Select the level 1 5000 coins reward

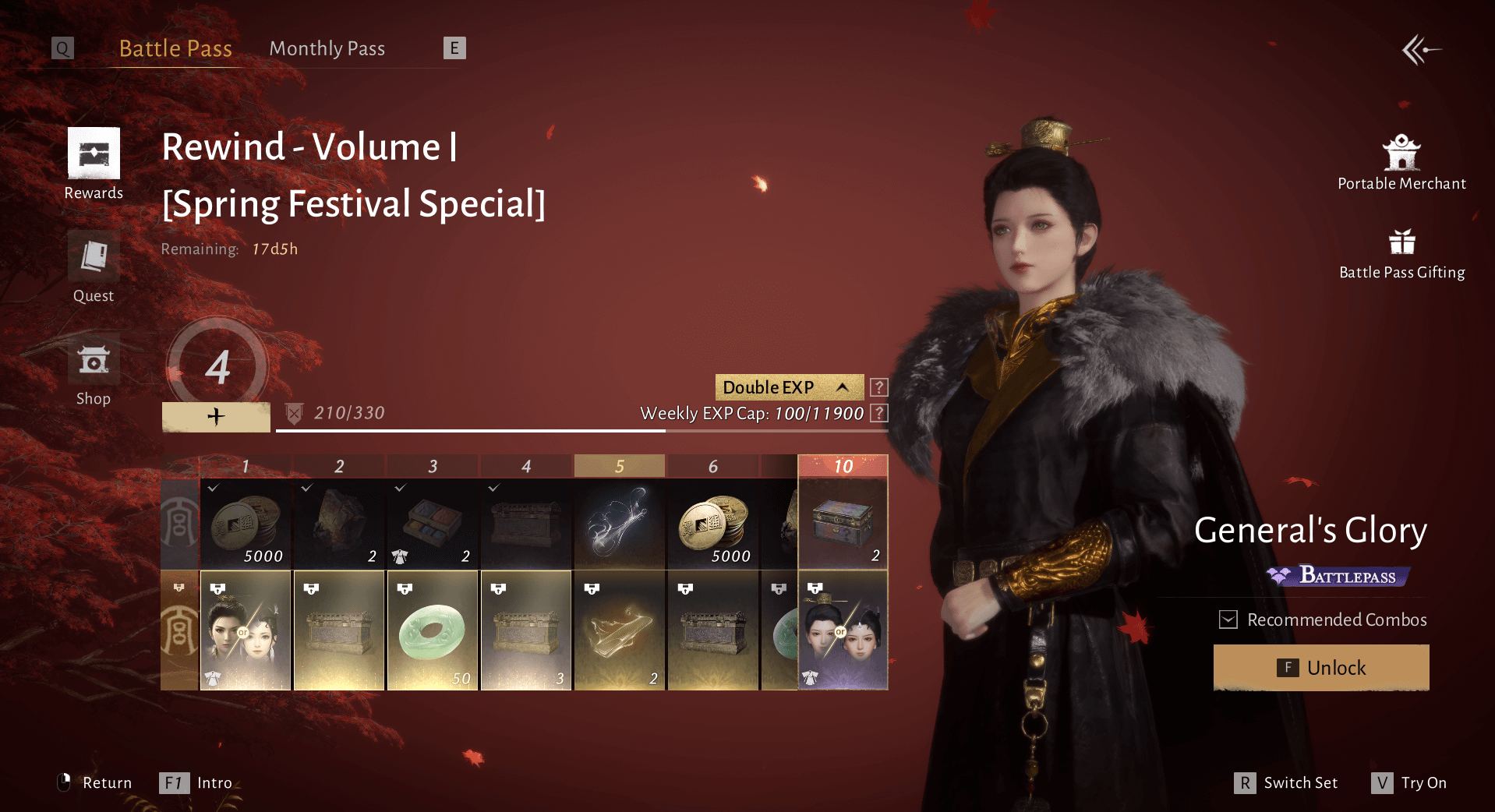click(246, 524)
